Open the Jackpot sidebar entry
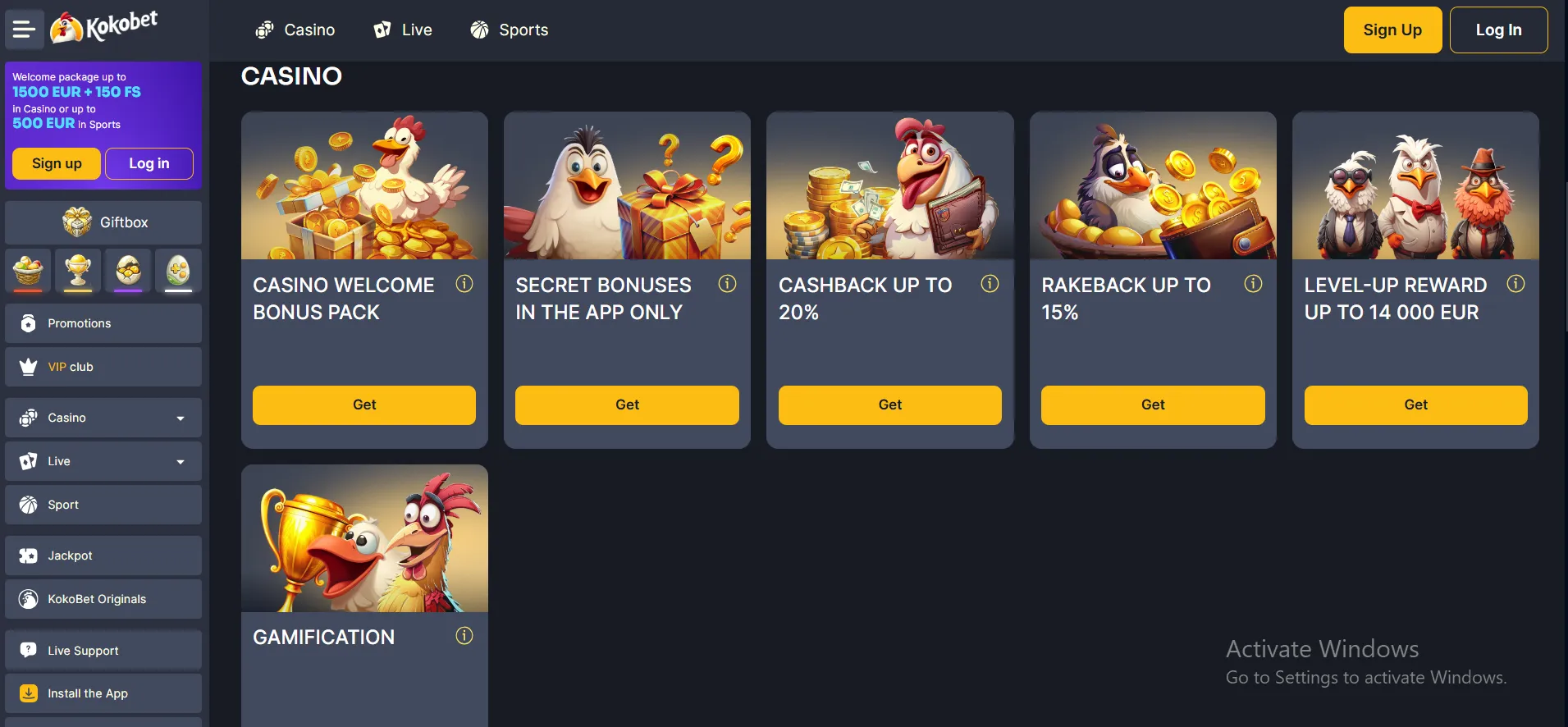Viewport: 1568px width, 727px height. [x=103, y=556]
